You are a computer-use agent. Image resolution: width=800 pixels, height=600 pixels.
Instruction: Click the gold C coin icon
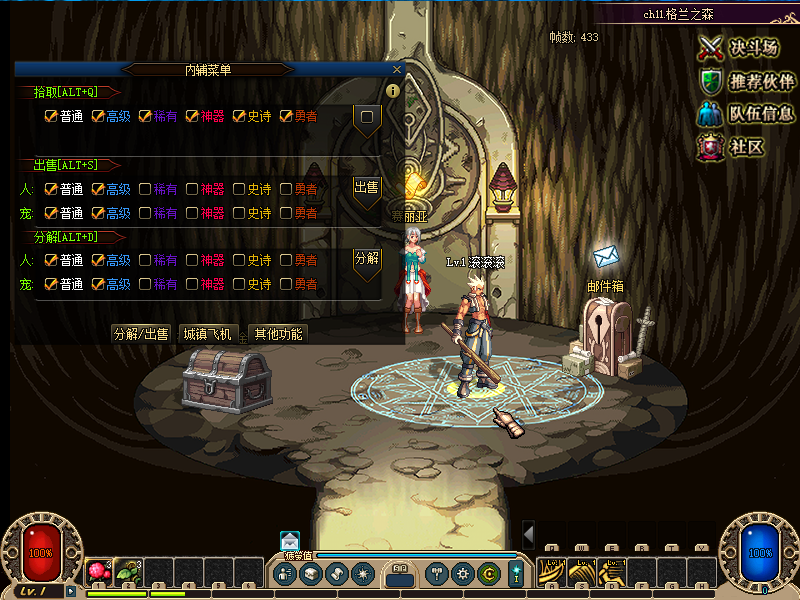[x=488, y=574]
